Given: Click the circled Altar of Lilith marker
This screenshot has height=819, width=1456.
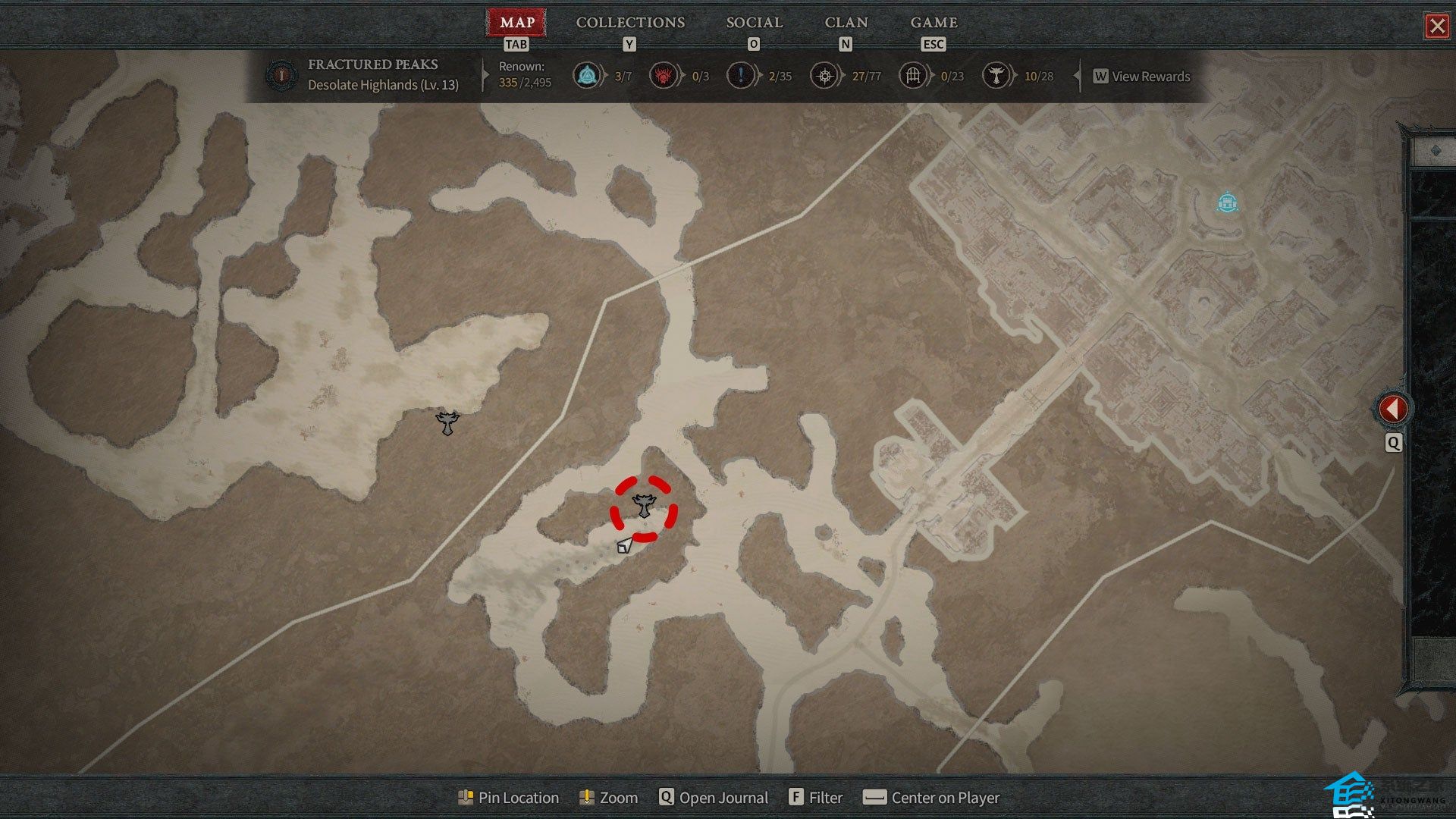Looking at the screenshot, I should point(644,506).
